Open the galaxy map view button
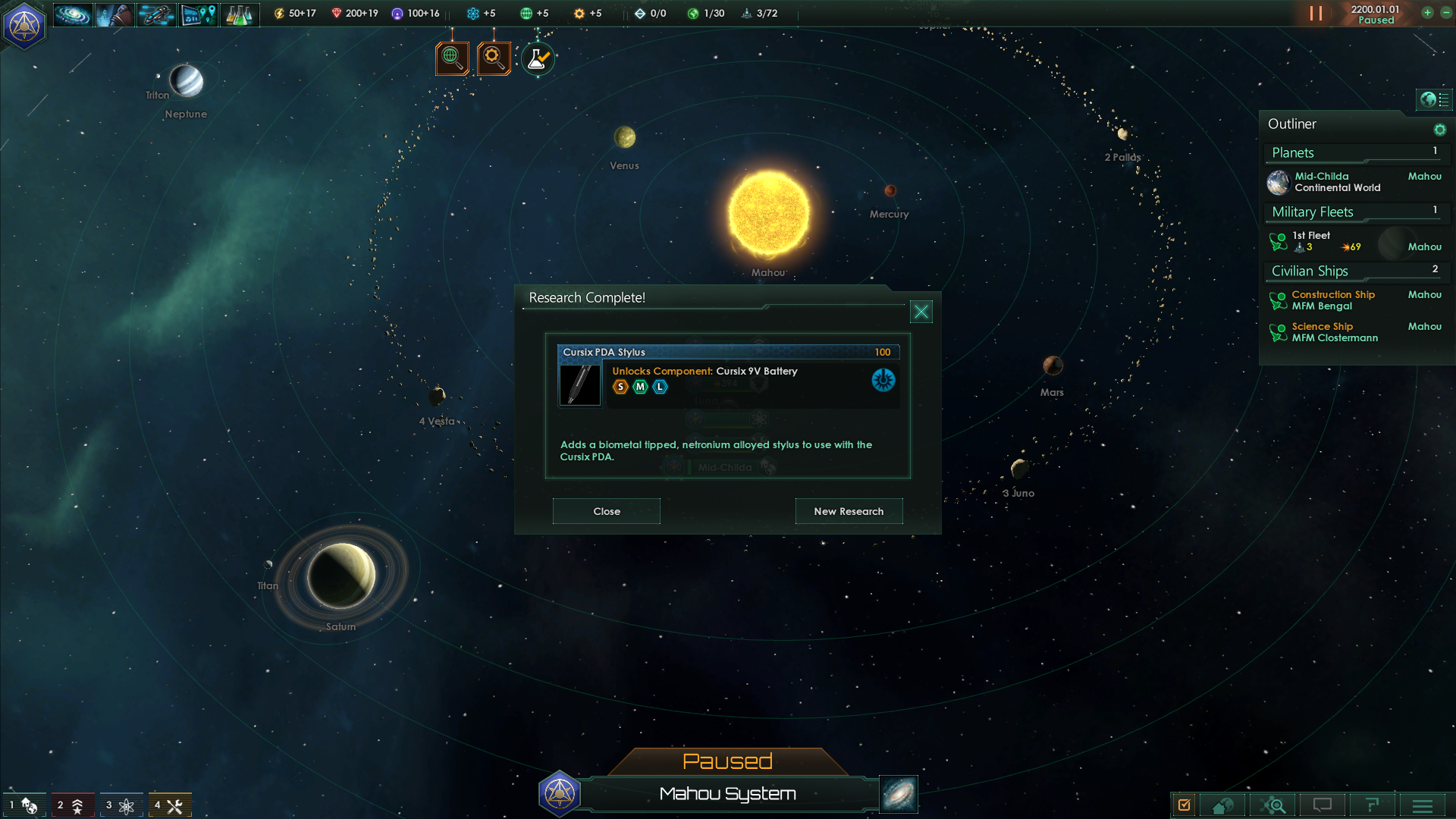The height and width of the screenshot is (819, 1456). [x=899, y=794]
